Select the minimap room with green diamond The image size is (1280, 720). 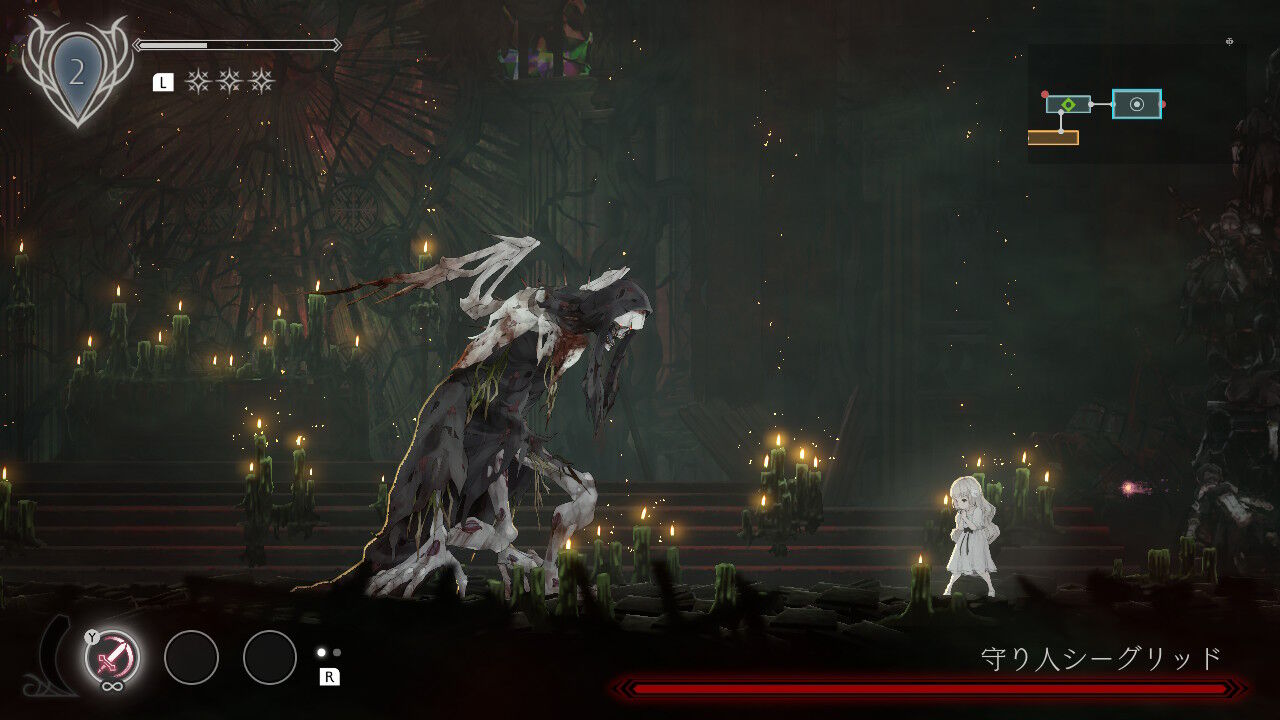[x=1068, y=104]
